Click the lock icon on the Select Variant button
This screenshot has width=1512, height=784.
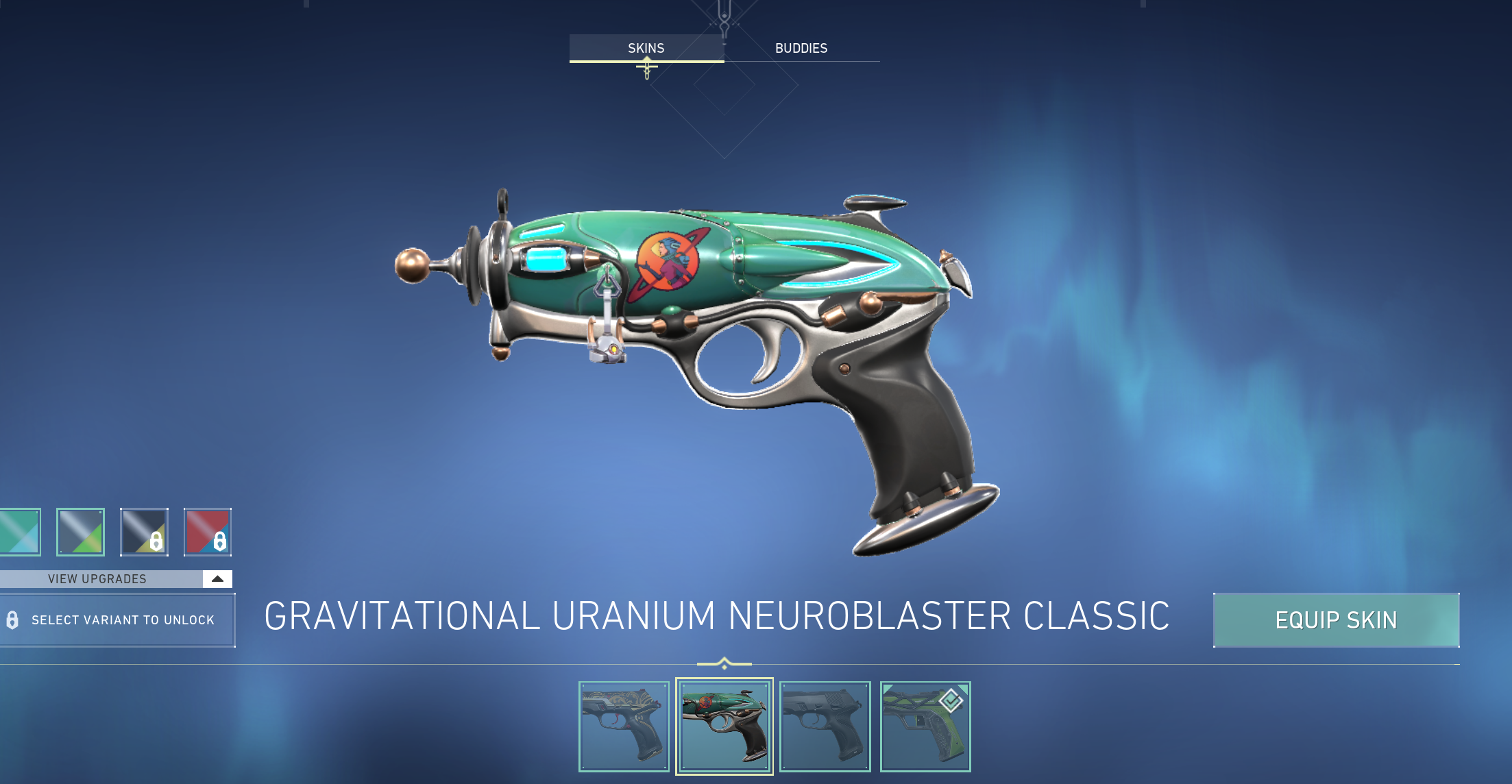click(14, 620)
